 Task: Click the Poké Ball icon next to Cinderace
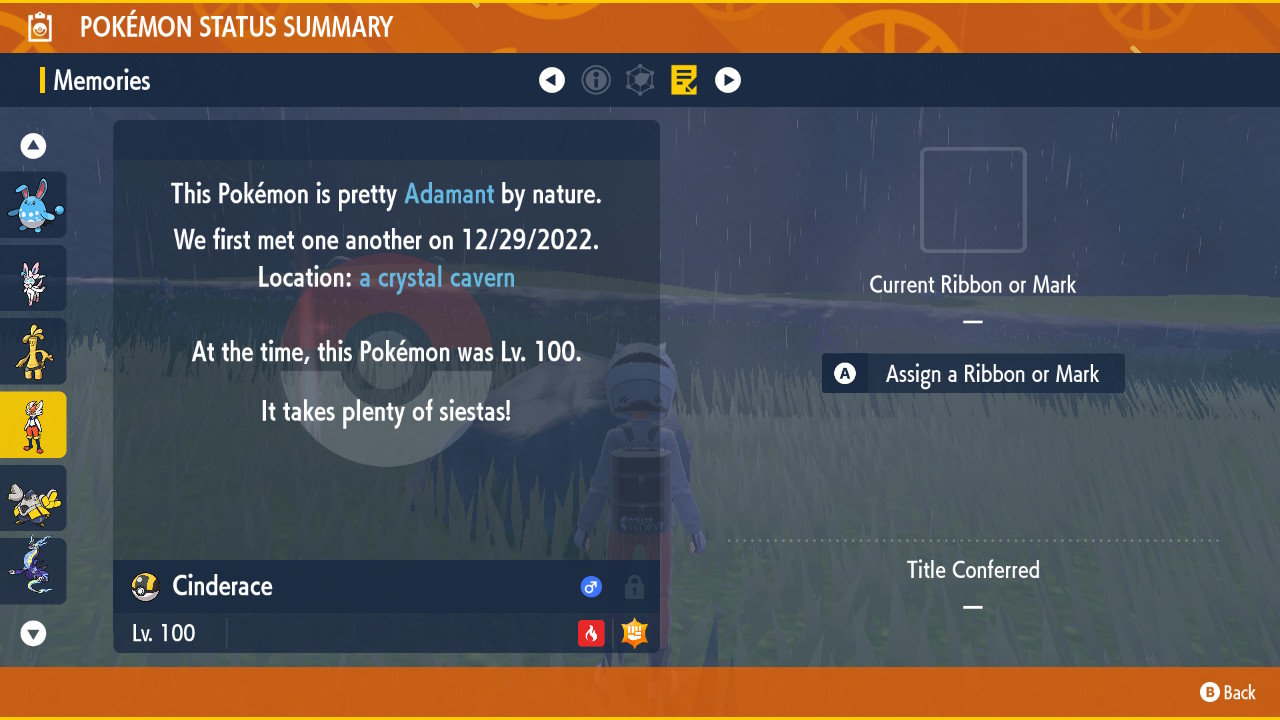[x=144, y=587]
